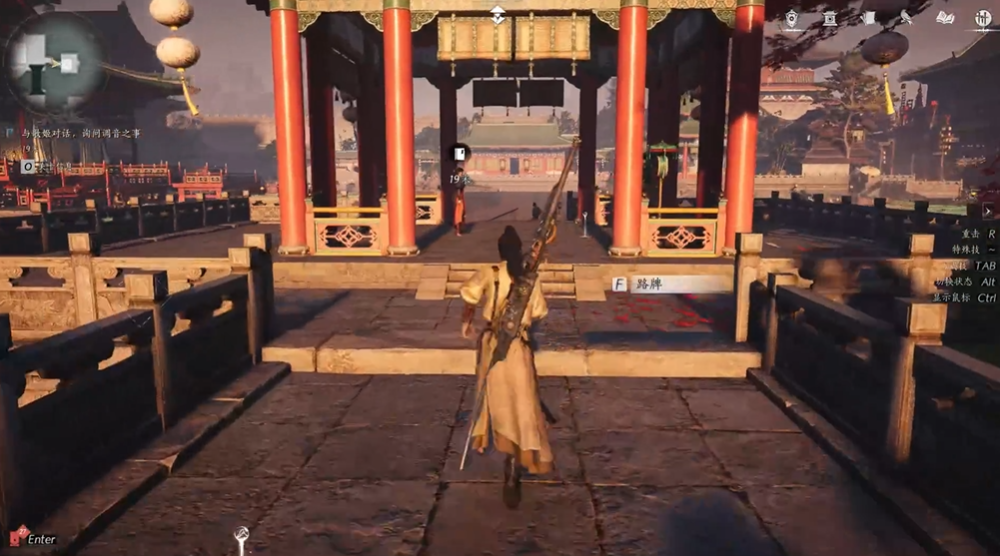Open the shrine building icon in the top bar
Image resolution: width=1000 pixels, height=556 pixels.
[x=829, y=18]
